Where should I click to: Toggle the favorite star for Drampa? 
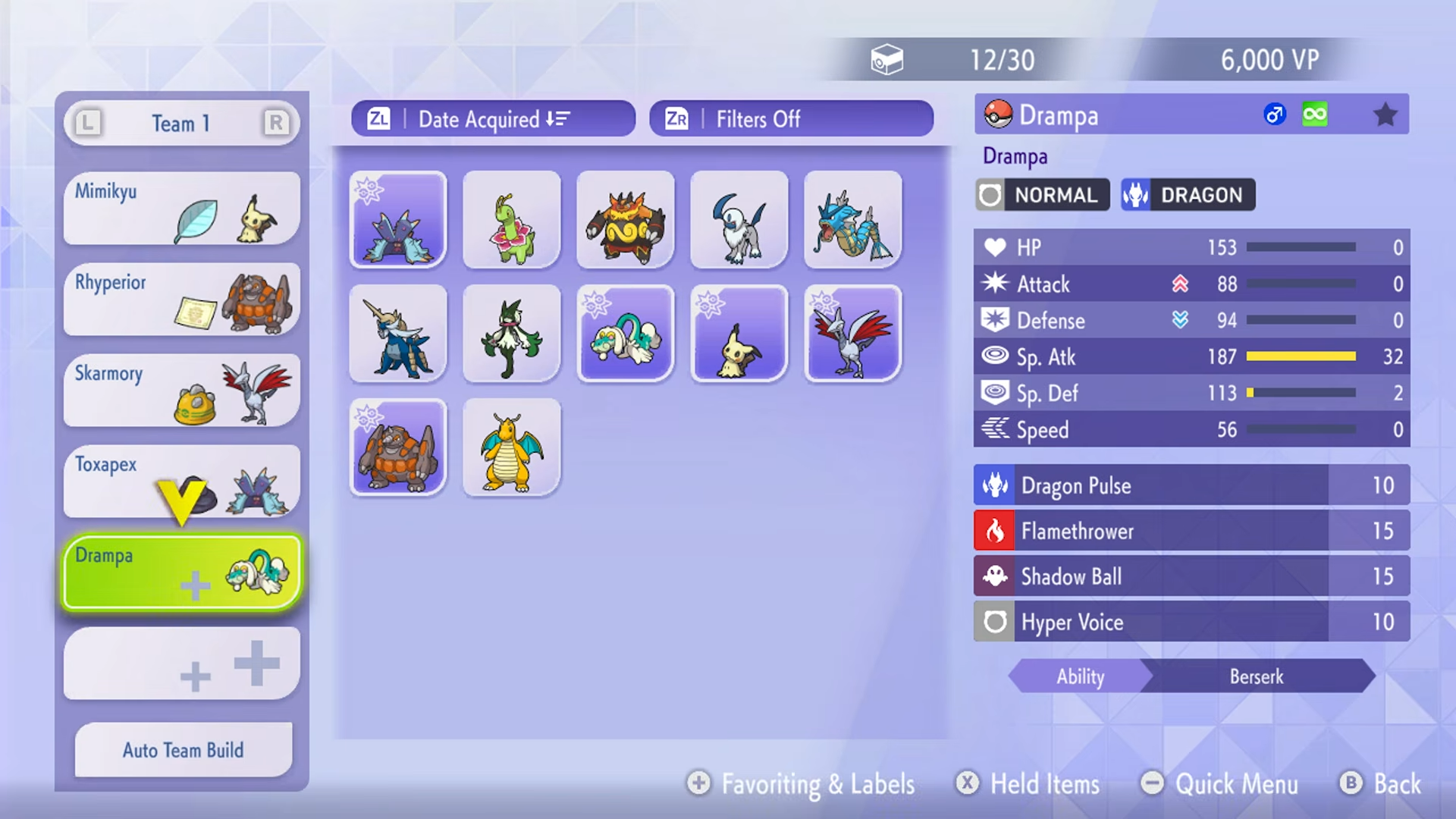click(1385, 115)
